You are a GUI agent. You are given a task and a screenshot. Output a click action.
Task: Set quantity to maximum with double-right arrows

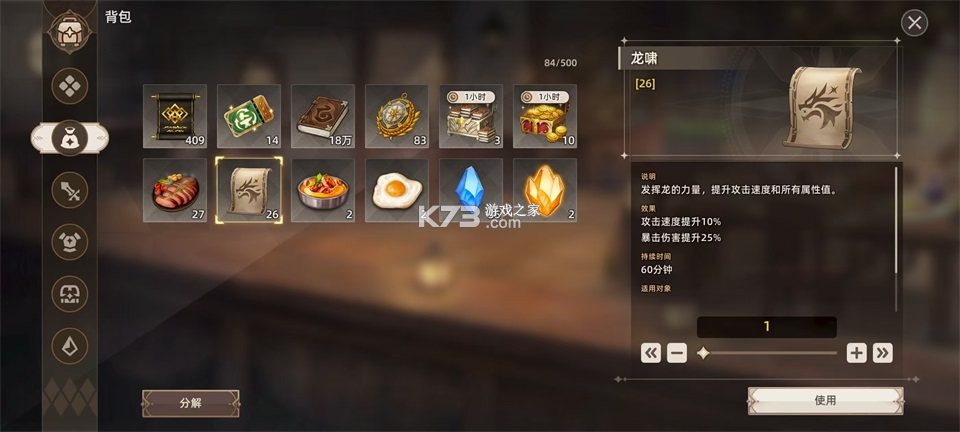pos(882,352)
